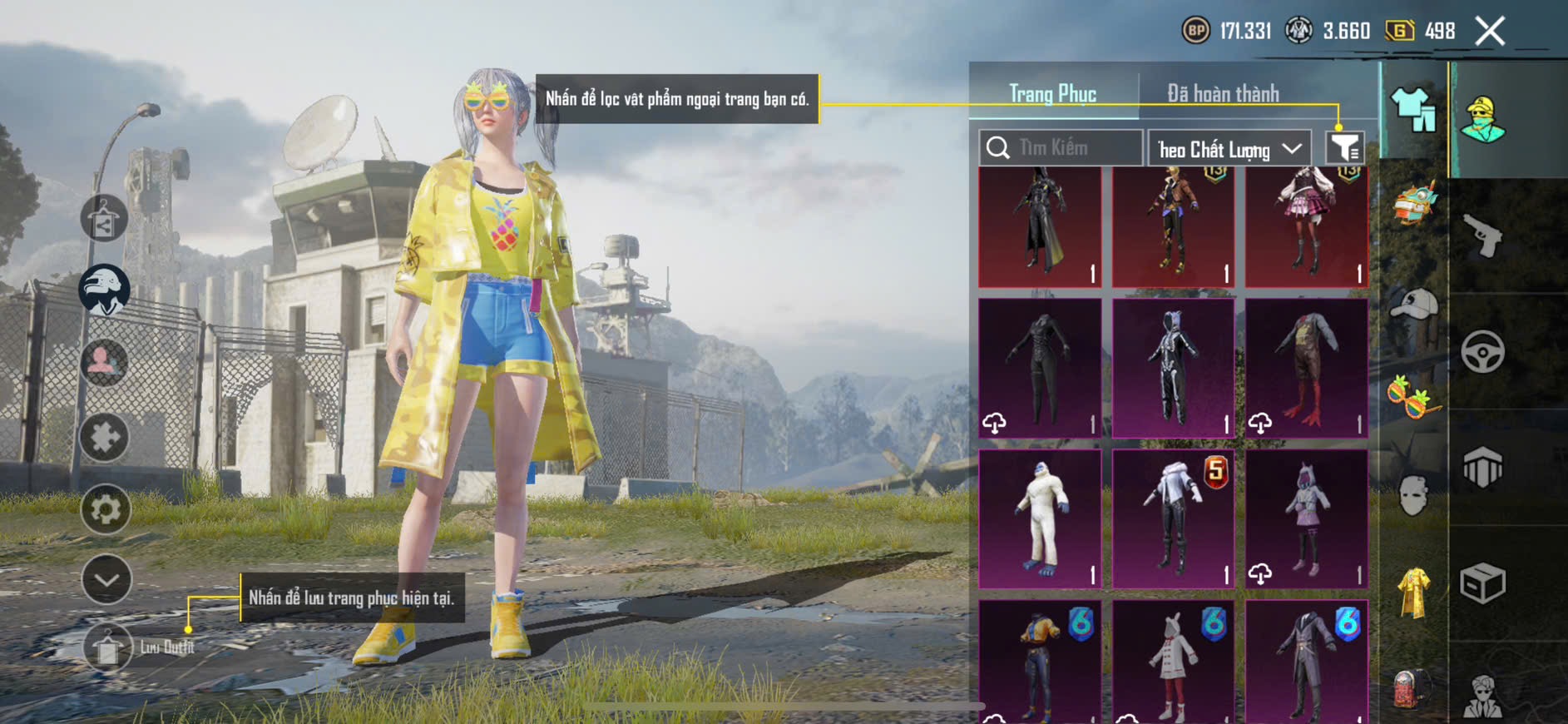Select the cap headwear category
Image resolution: width=1568 pixels, height=724 pixels.
coord(1413,305)
